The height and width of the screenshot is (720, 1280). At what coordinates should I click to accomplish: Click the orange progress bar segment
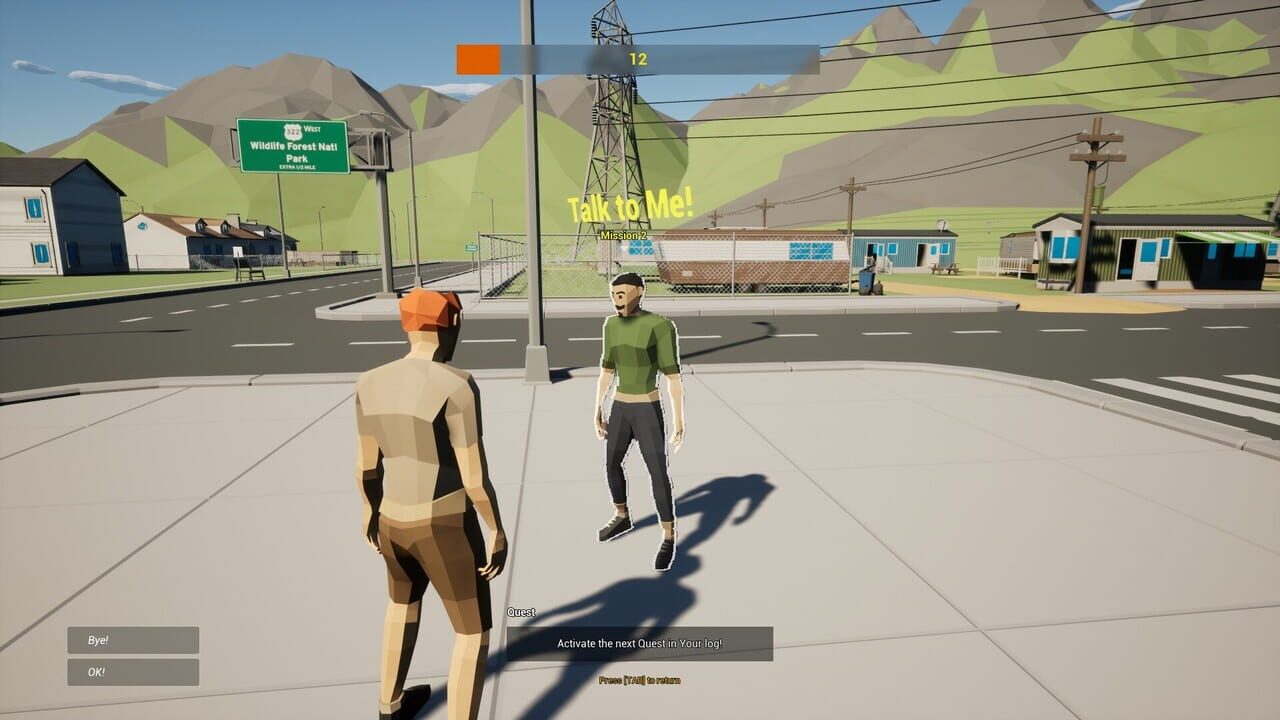coord(478,57)
